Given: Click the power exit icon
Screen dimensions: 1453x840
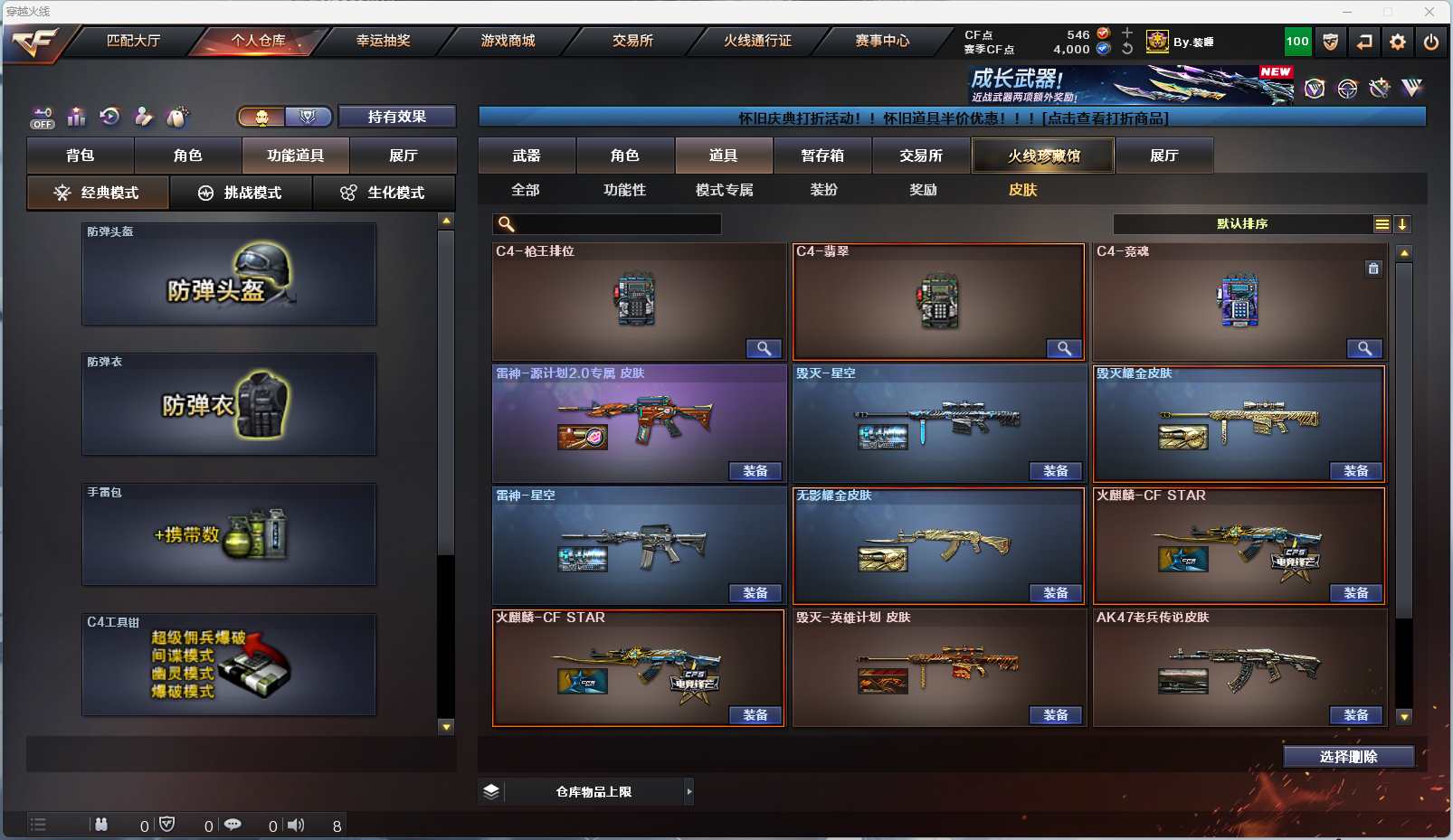Looking at the screenshot, I should pyautogui.click(x=1431, y=42).
